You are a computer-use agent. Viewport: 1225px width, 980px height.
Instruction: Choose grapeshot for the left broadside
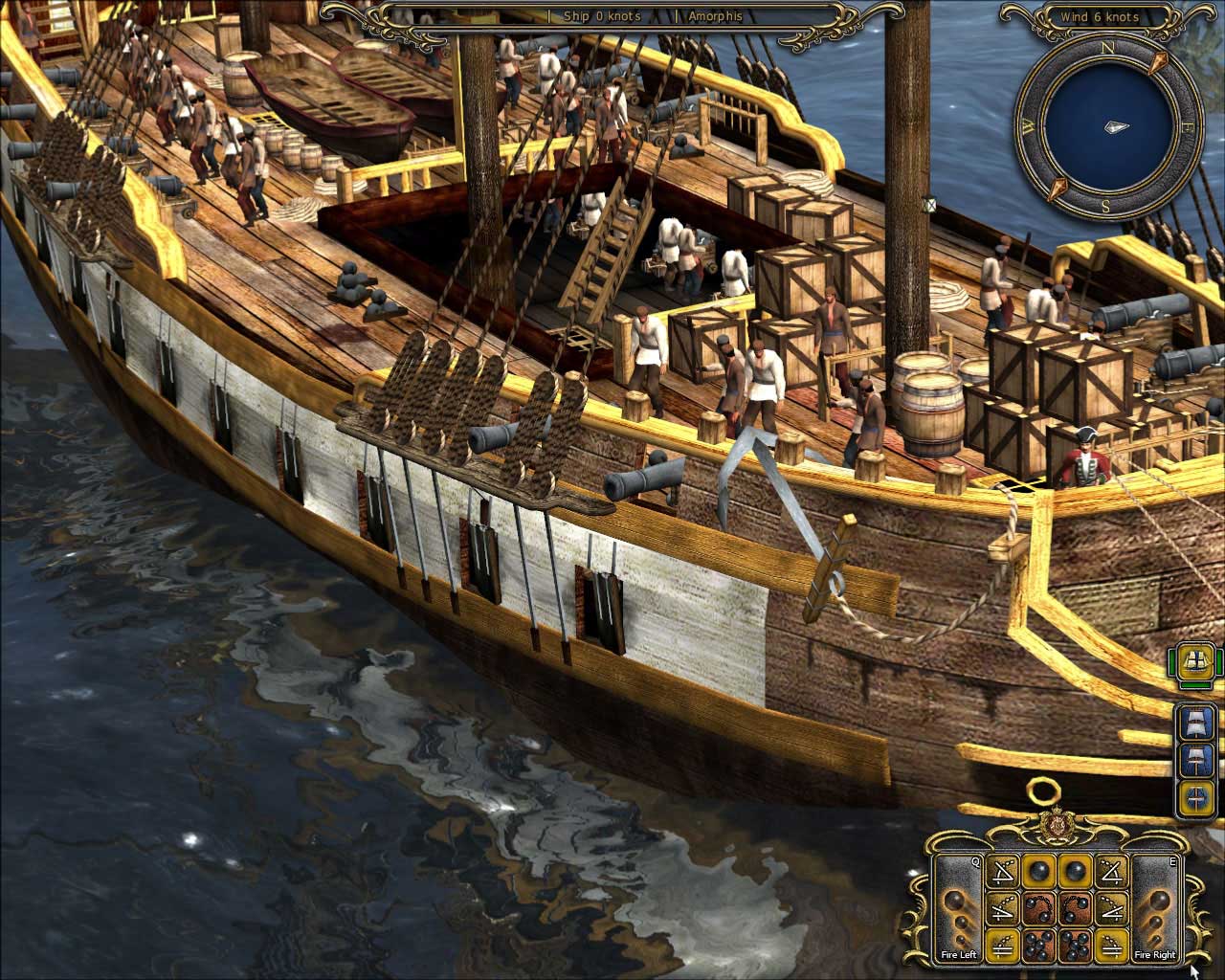click(x=1037, y=945)
